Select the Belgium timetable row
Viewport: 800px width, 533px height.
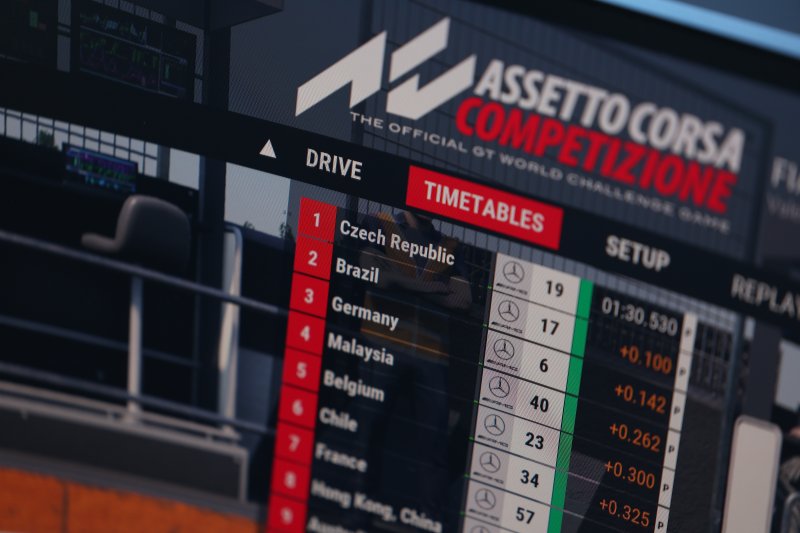click(353, 384)
